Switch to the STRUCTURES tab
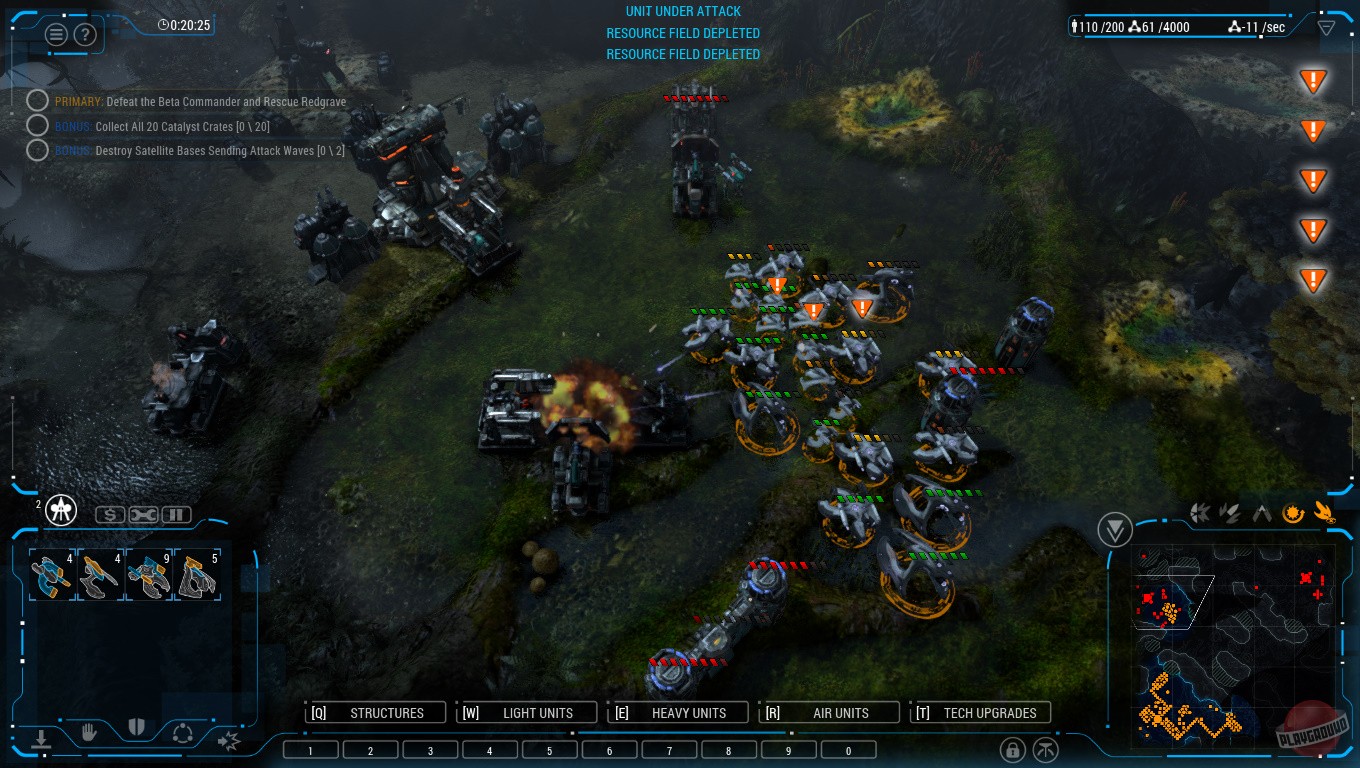1360x768 pixels. (x=375, y=712)
